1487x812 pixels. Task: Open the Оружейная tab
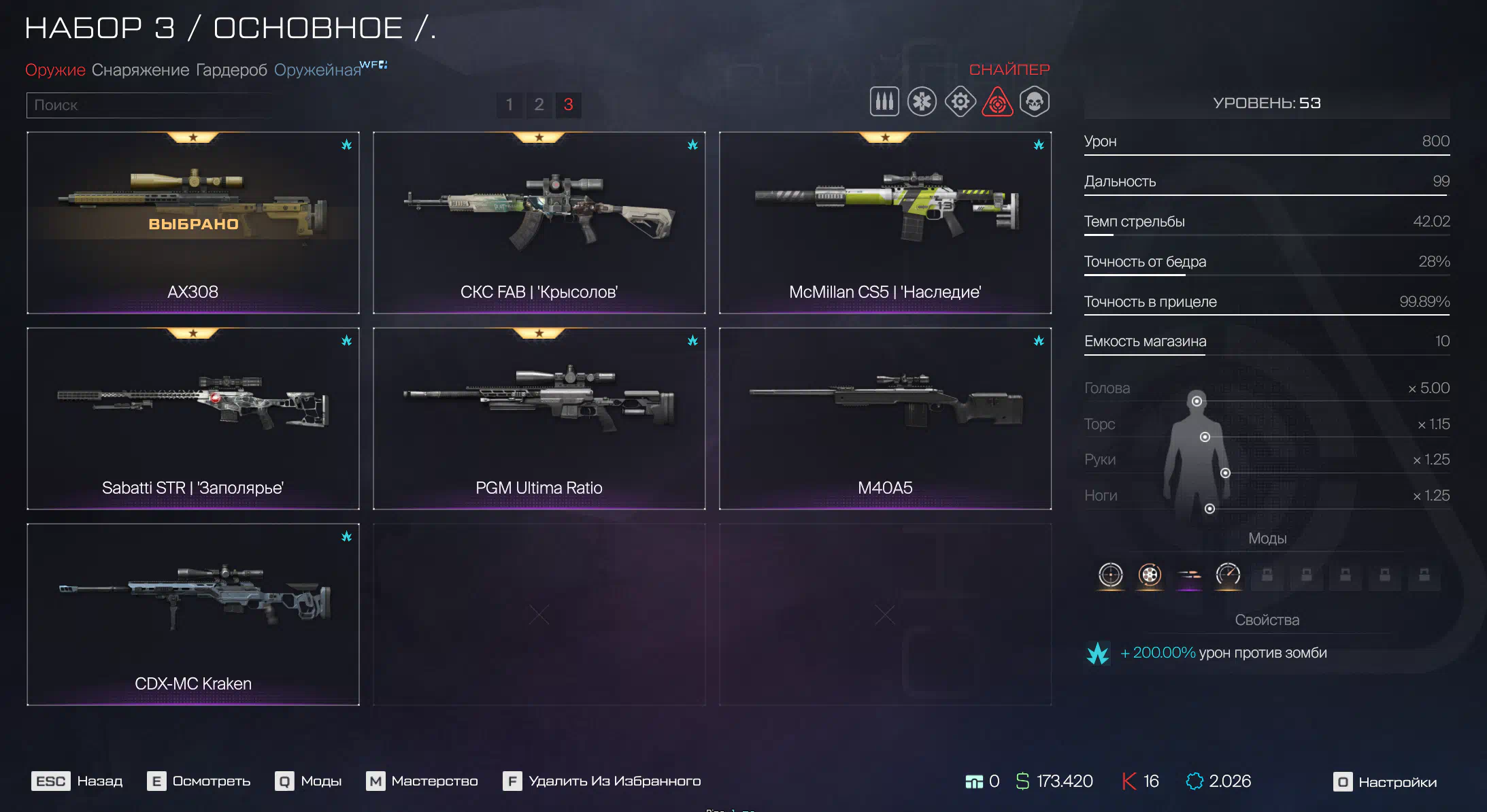tap(318, 70)
